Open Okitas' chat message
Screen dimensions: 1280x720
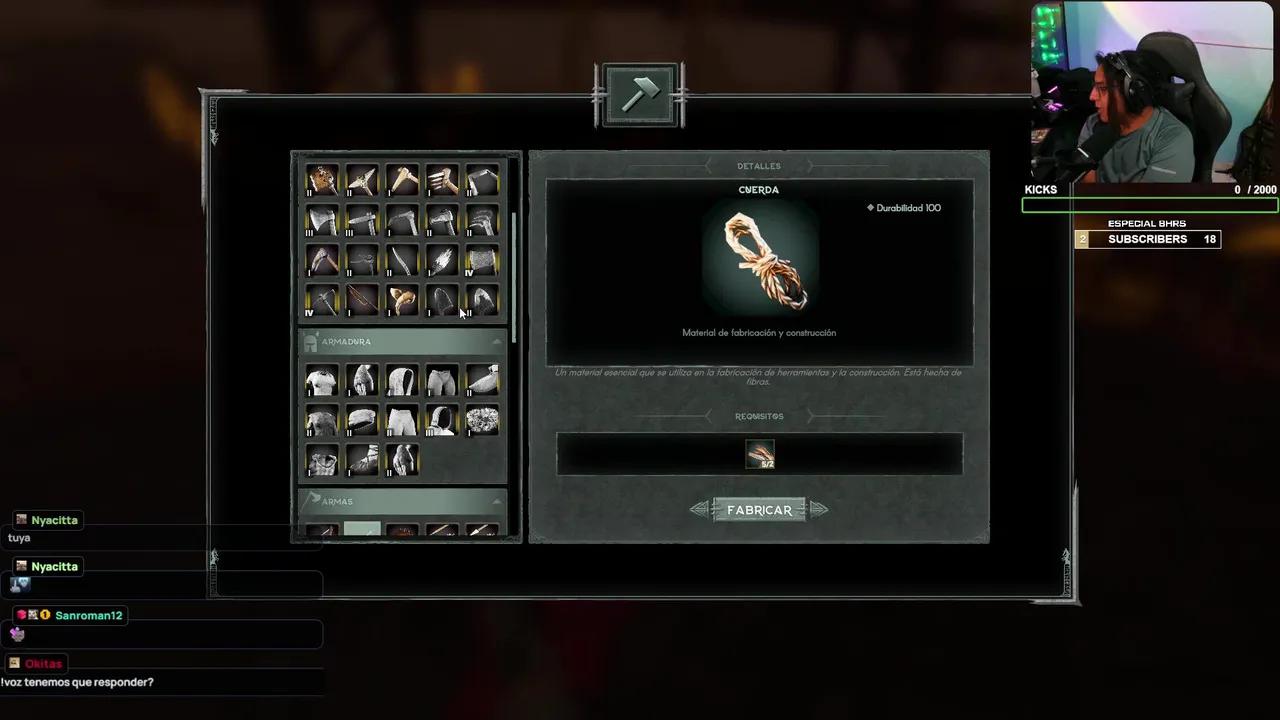pyautogui.click(x=77, y=682)
